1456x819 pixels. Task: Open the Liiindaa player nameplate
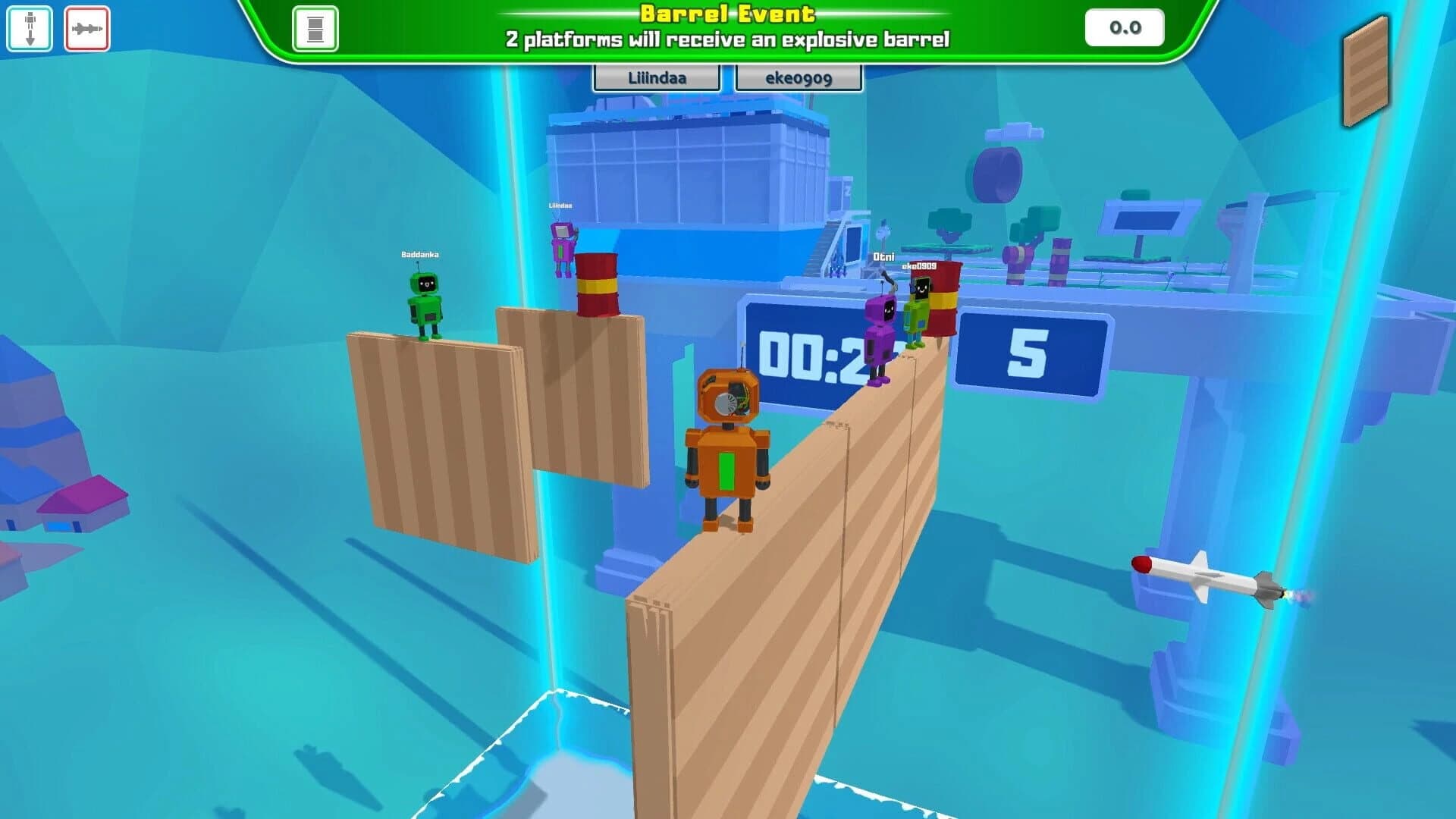pos(656,77)
